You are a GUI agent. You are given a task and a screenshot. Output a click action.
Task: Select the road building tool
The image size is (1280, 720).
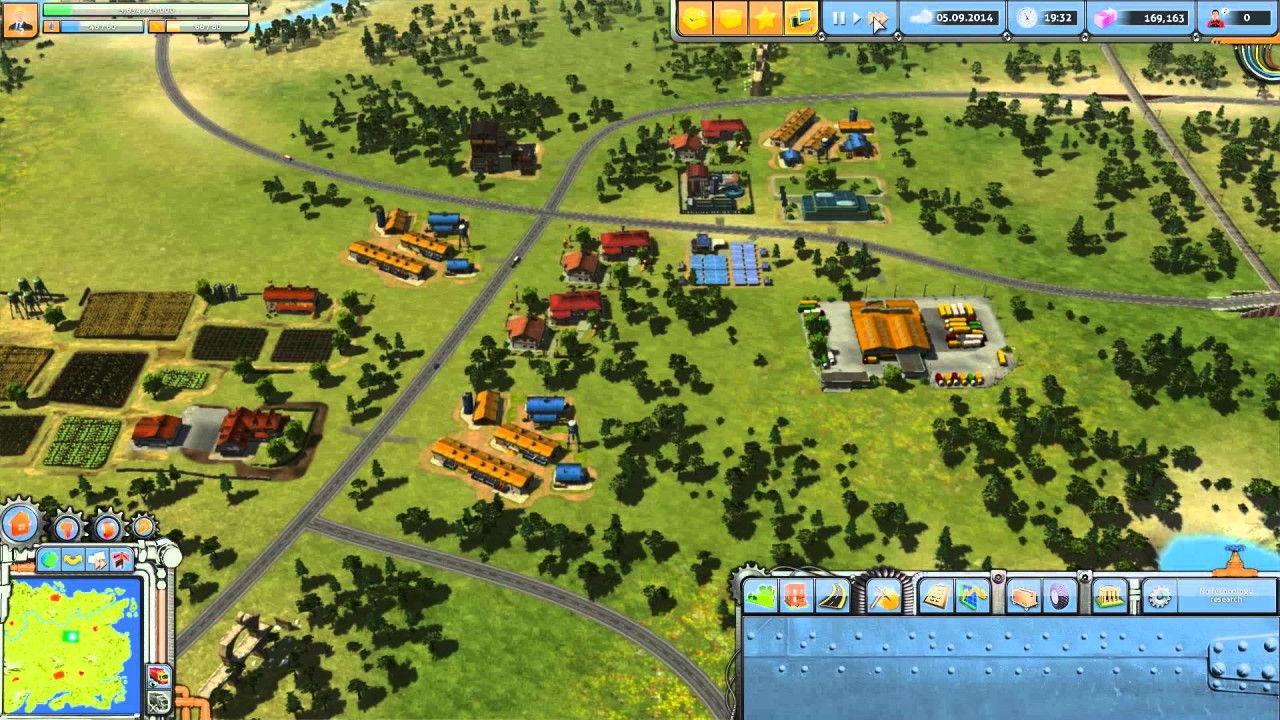click(x=832, y=596)
